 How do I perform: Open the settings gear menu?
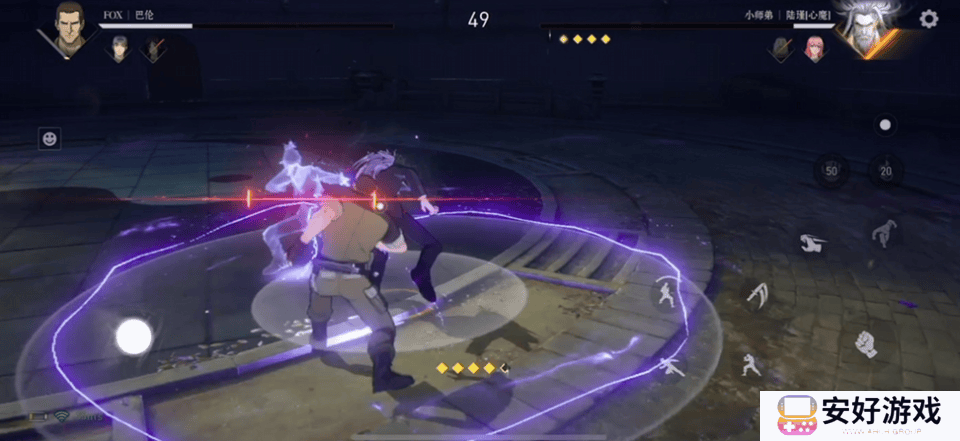(x=929, y=19)
